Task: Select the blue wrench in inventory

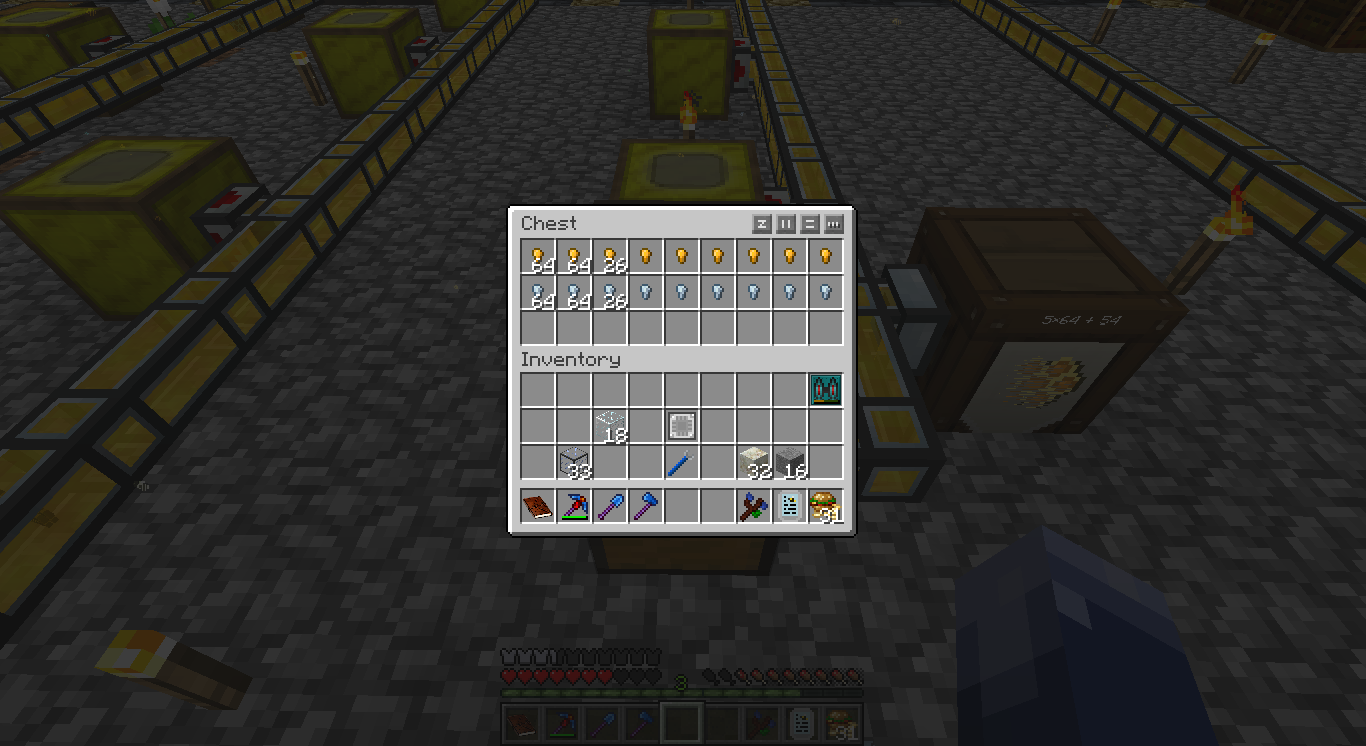Action: click(x=682, y=462)
